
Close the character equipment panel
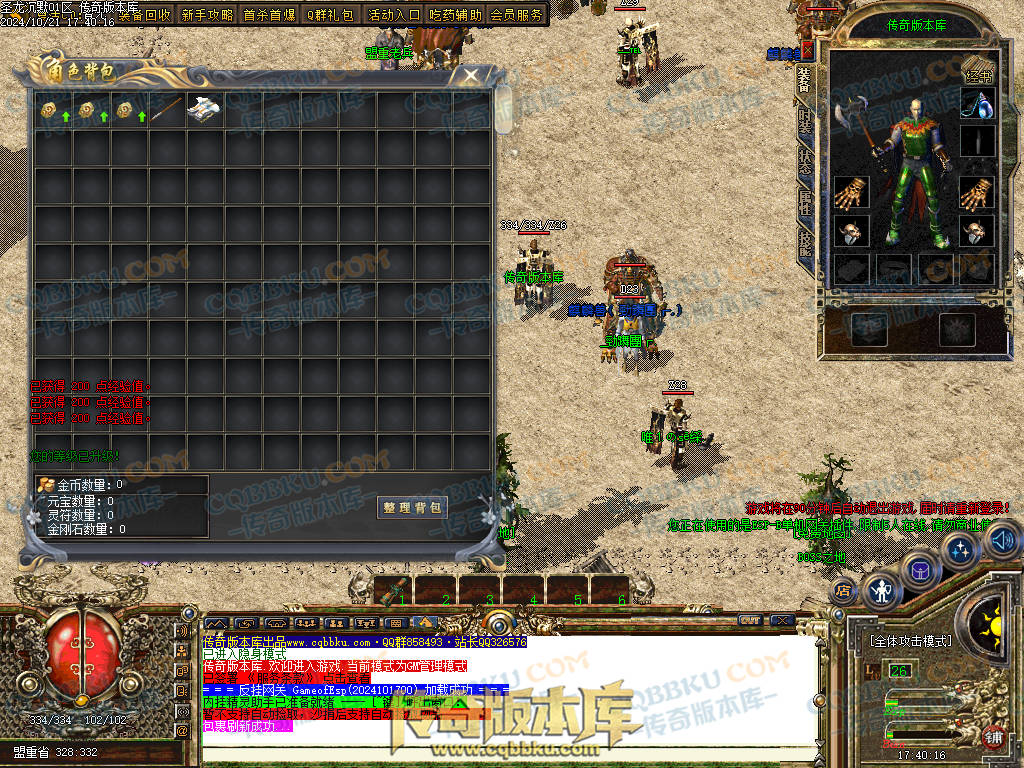(x=808, y=49)
